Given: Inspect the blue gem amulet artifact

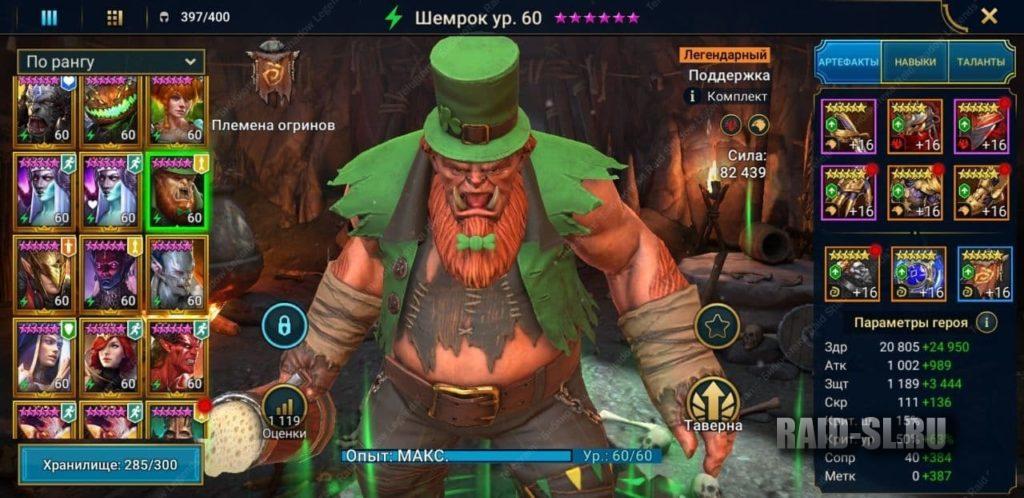Looking at the screenshot, I should (918, 273).
